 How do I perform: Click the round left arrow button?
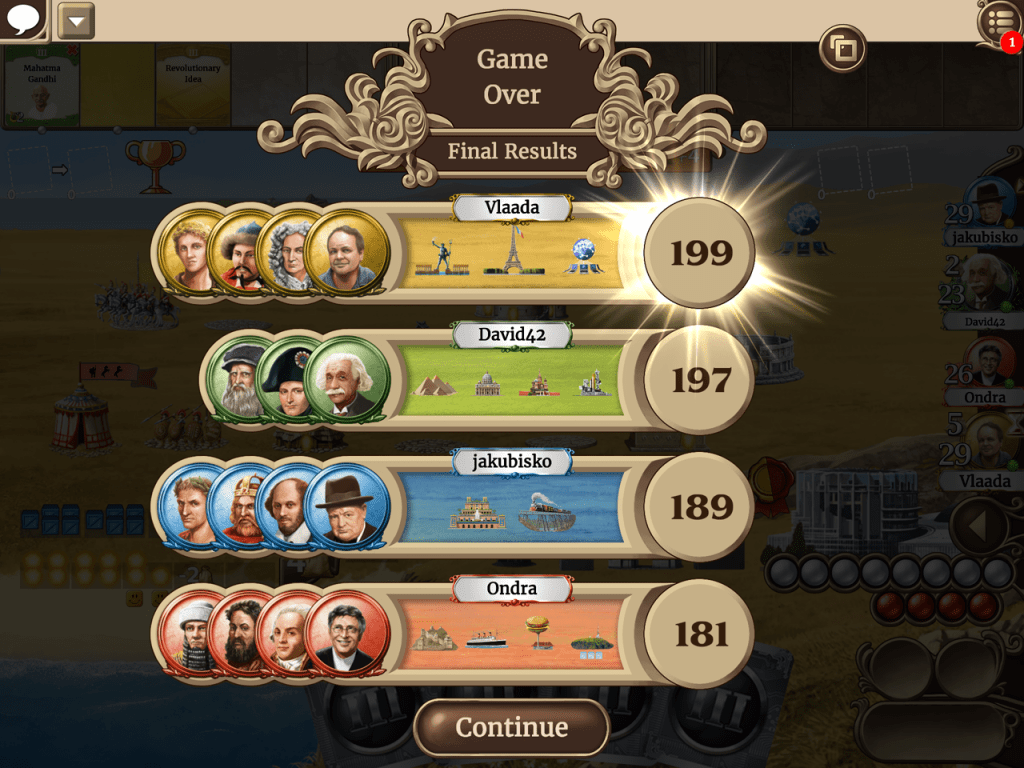[x=977, y=525]
